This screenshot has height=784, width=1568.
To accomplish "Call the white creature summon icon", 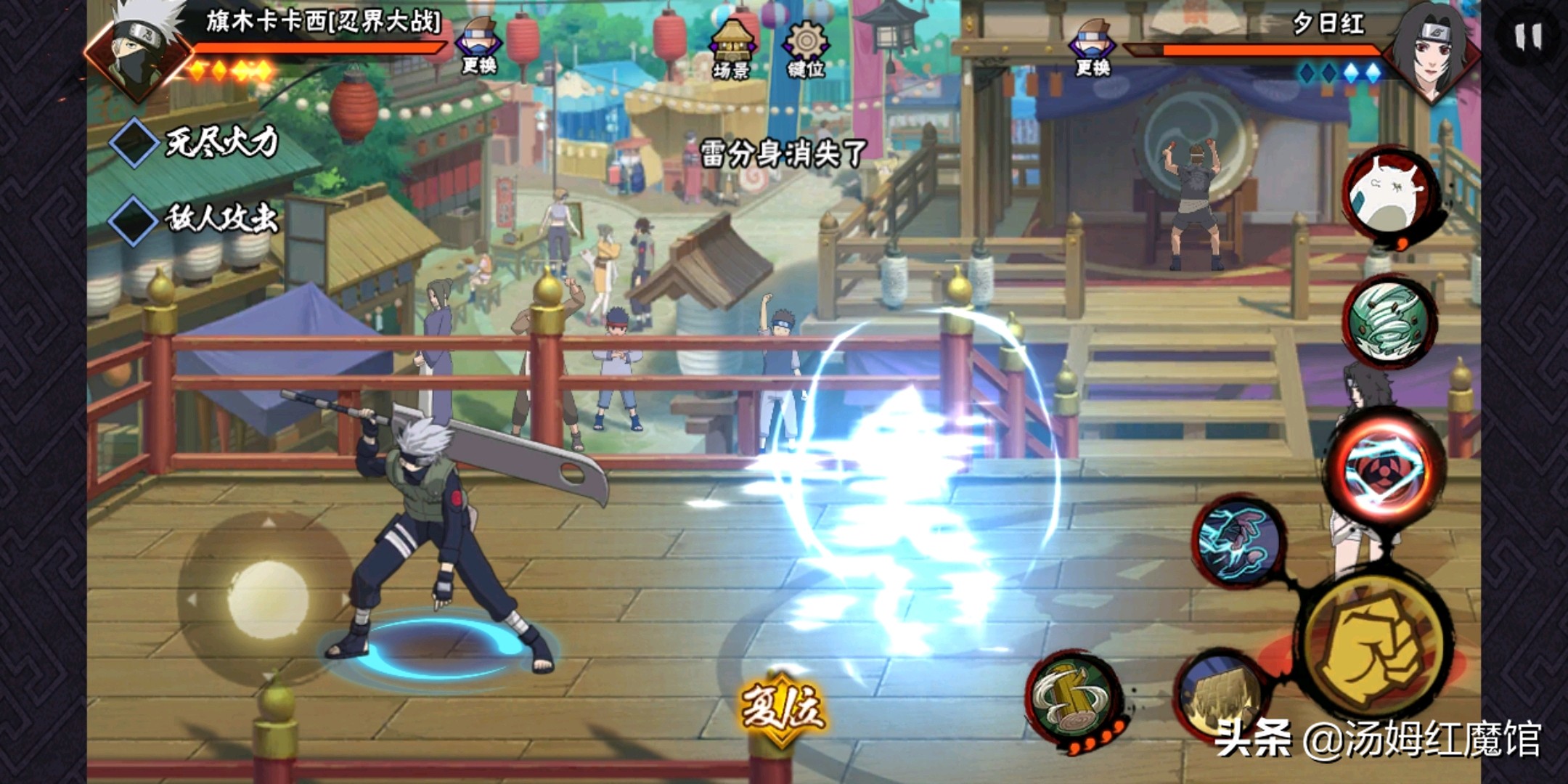I will click(x=1388, y=192).
